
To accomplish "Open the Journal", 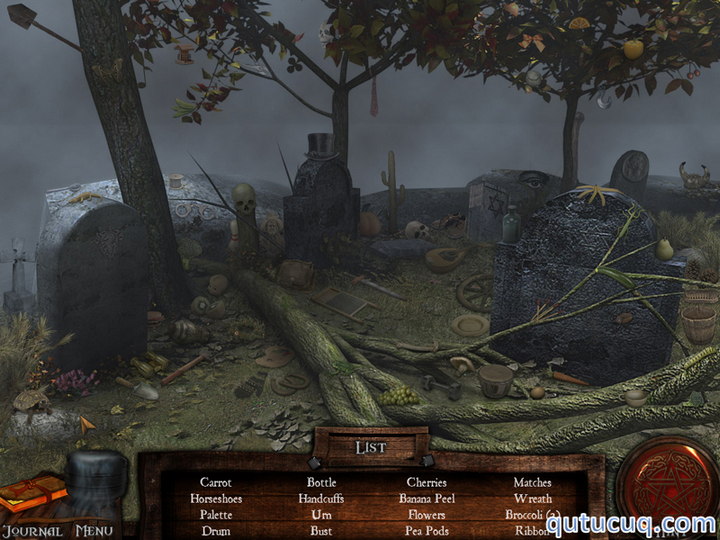I will point(32,531).
